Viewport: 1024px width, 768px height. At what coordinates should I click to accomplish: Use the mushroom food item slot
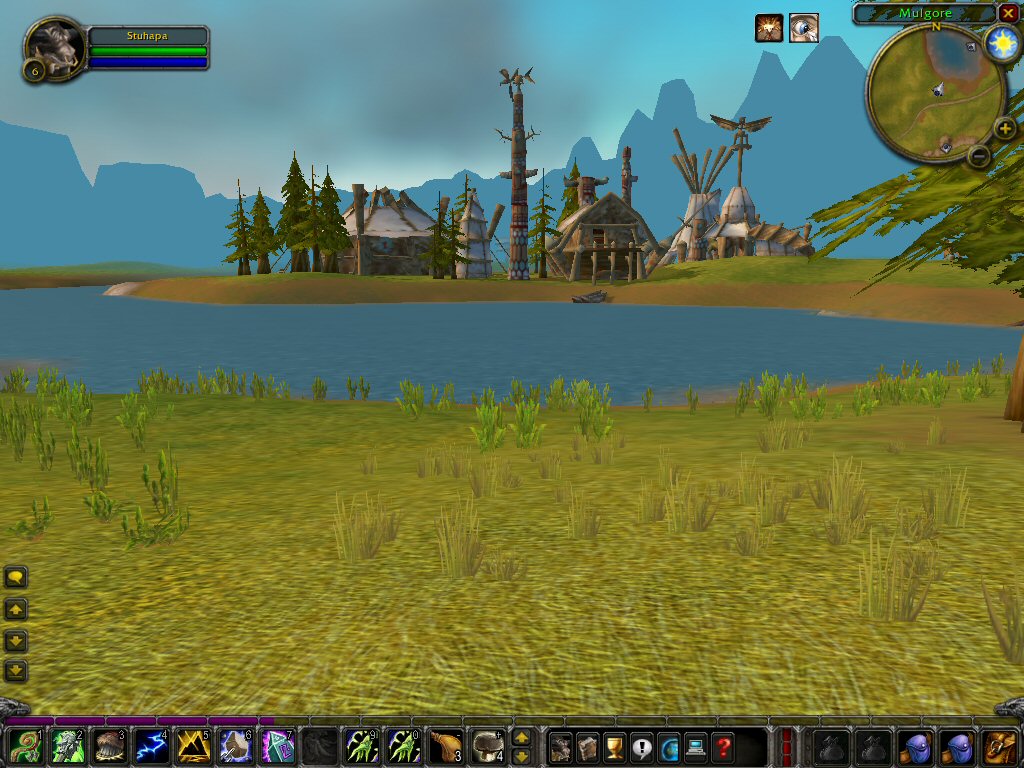pyautogui.click(x=487, y=746)
